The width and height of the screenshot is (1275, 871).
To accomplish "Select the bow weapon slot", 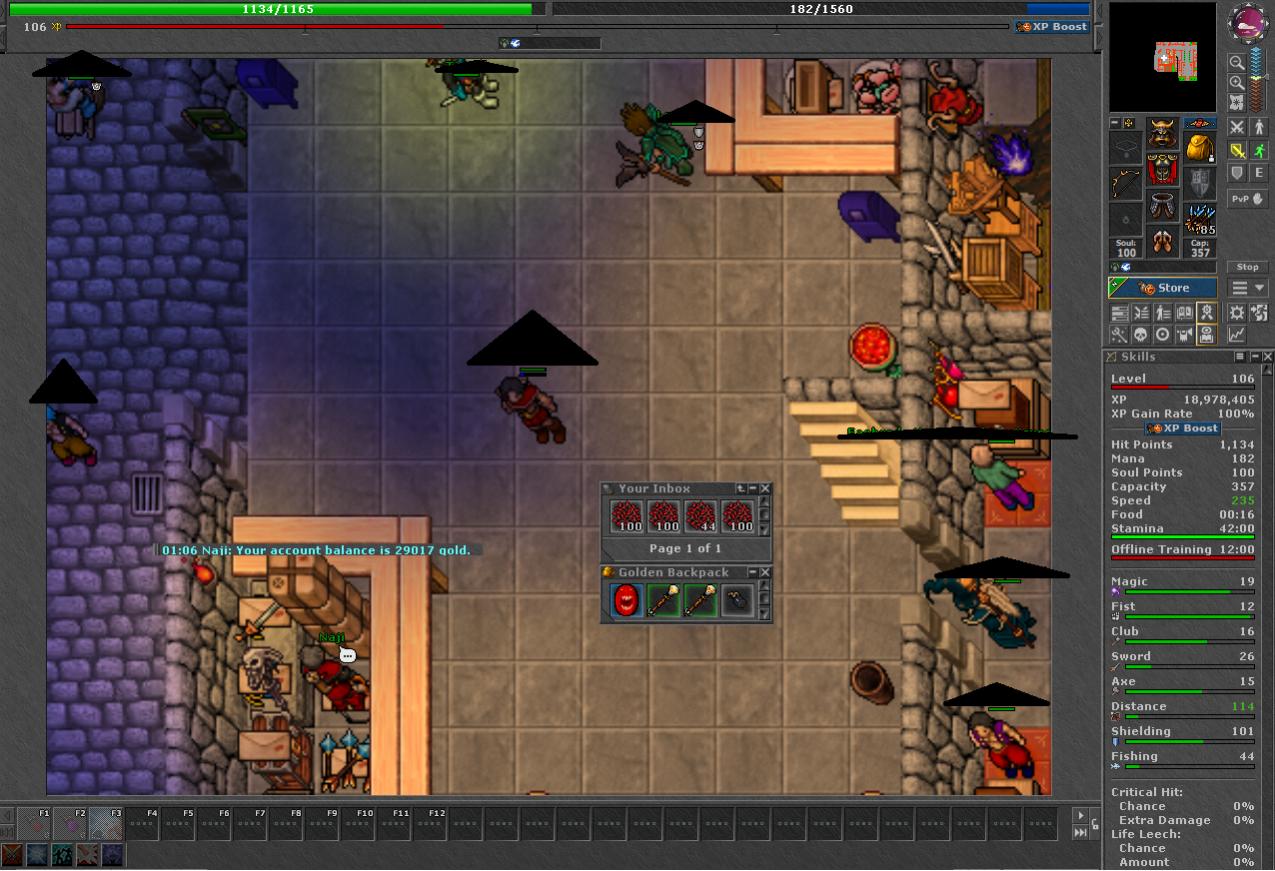I will pos(1126,184).
